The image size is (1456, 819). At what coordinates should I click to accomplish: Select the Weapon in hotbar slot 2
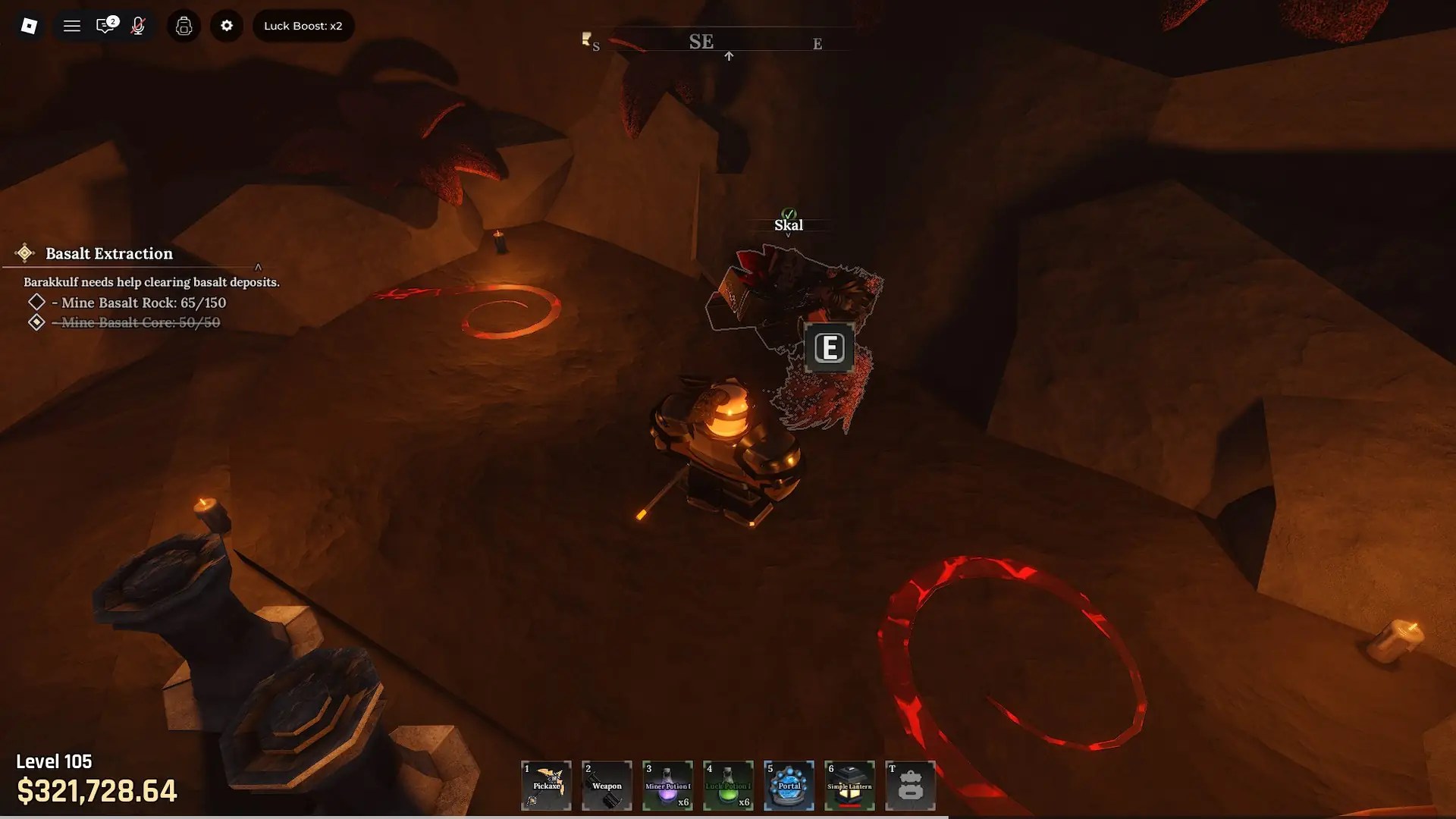click(607, 786)
